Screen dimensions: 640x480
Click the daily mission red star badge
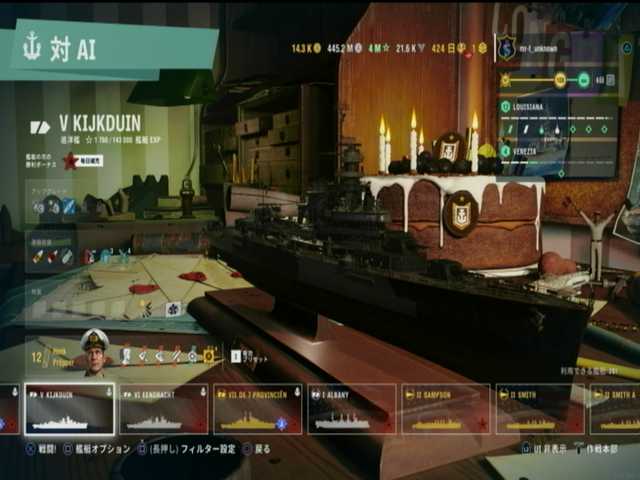click(x=70, y=160)
